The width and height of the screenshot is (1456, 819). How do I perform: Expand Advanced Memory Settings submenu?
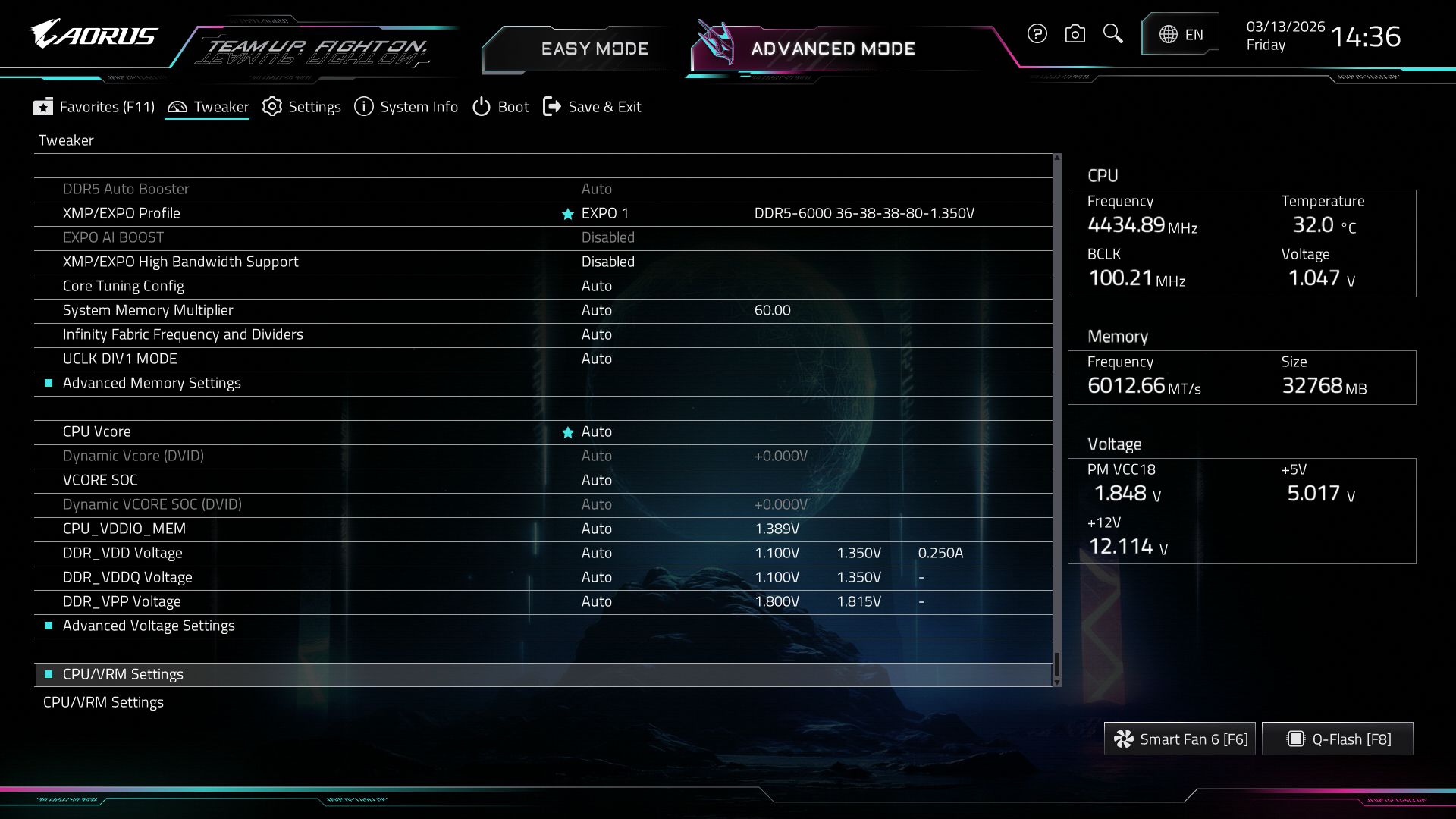click(152, 383)
